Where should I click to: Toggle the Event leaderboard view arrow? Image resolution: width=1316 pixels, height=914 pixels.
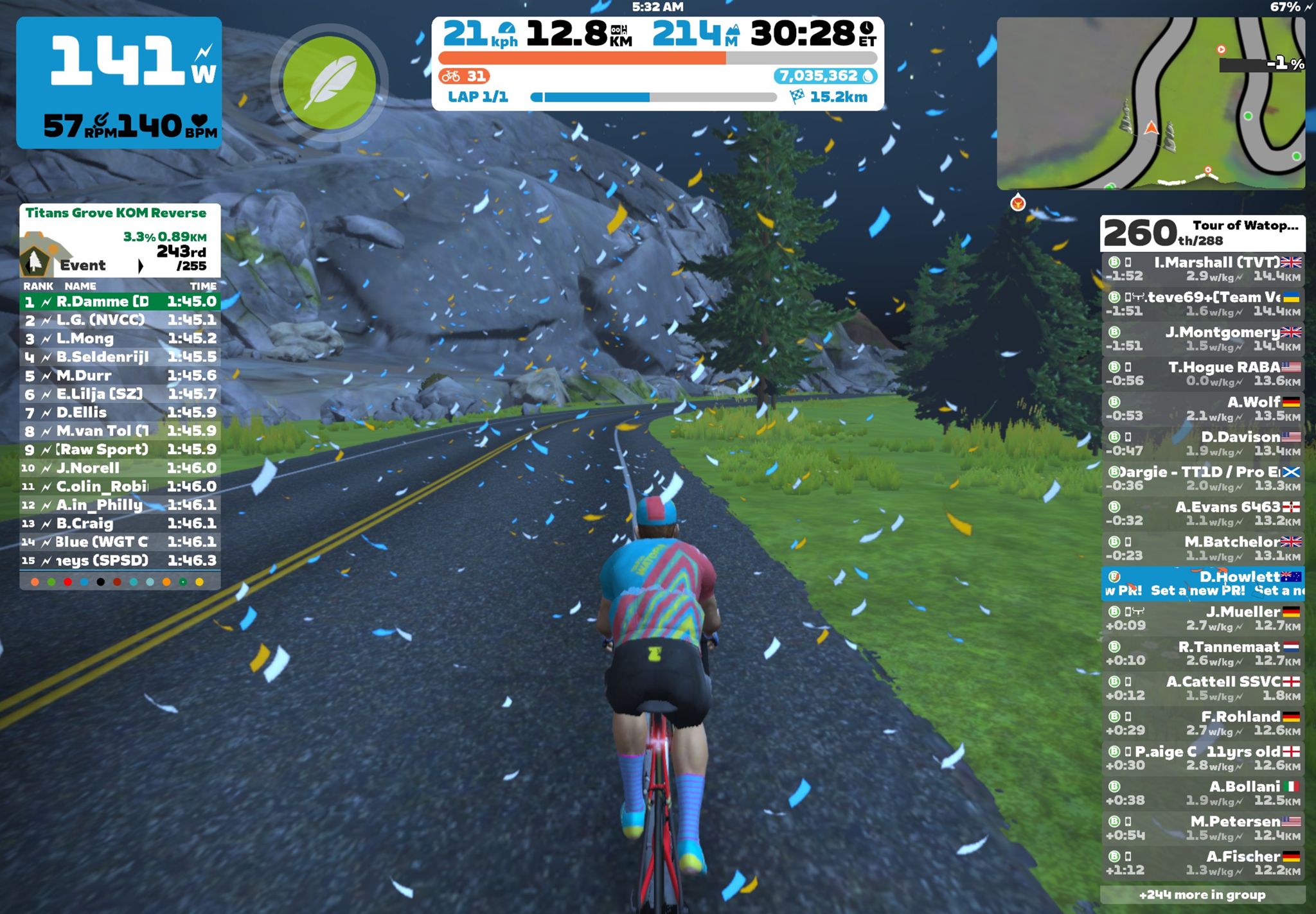click(x=140, y=265)
